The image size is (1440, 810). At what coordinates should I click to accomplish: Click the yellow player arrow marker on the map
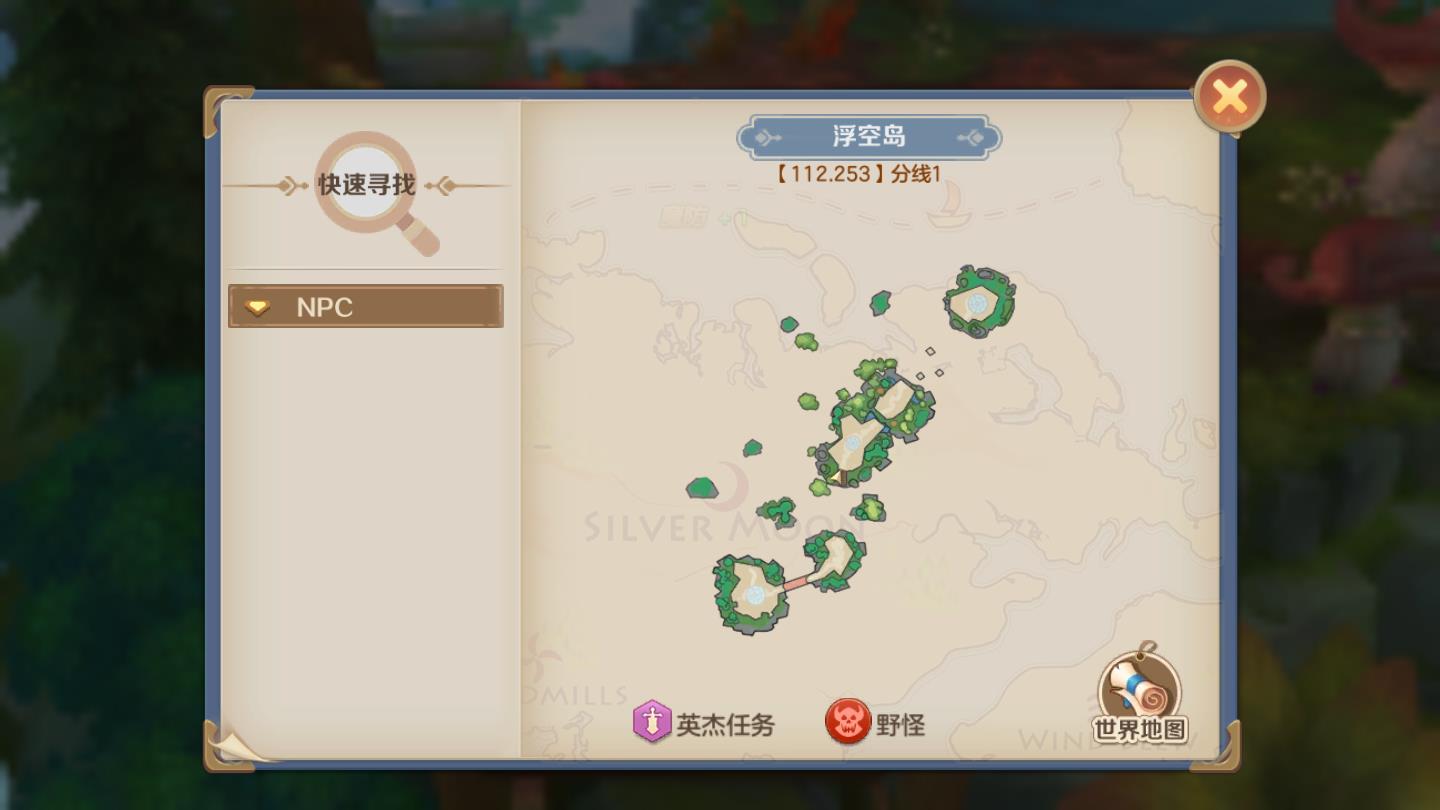coord(835,478)
